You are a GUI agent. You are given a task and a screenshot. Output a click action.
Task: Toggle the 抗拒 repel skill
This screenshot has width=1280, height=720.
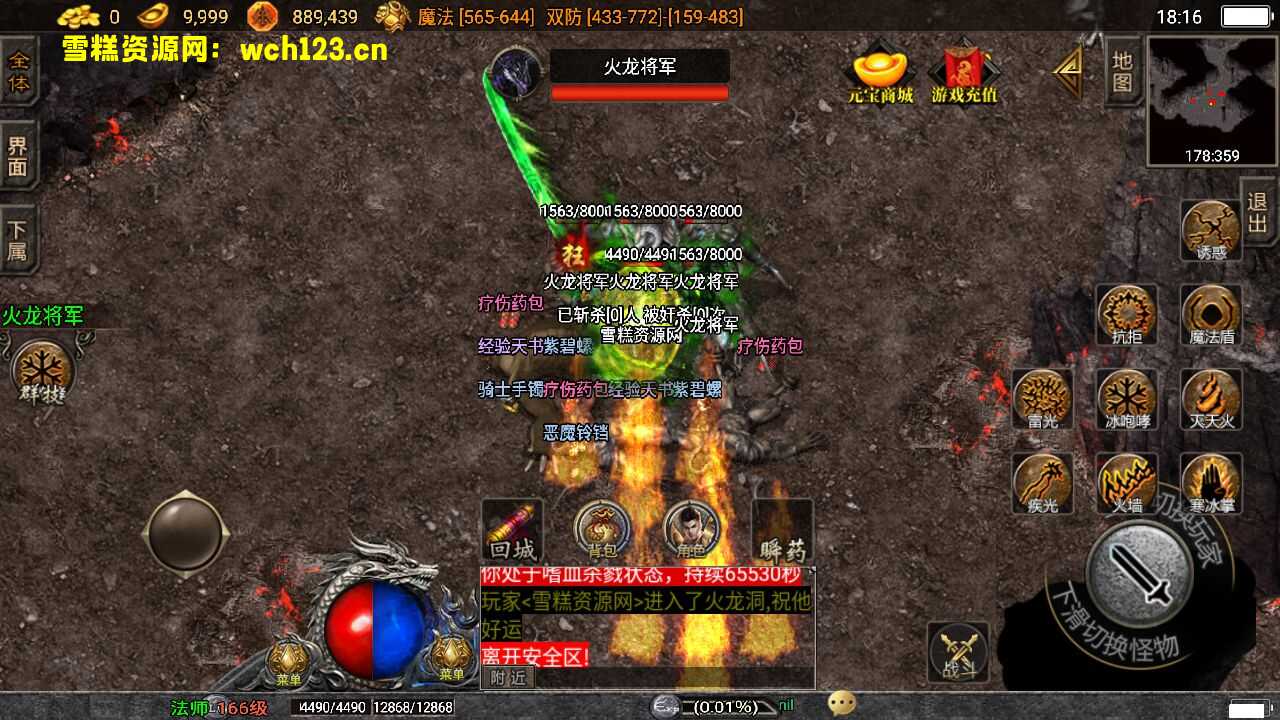pyautogui.click(x=1126, y=314)
